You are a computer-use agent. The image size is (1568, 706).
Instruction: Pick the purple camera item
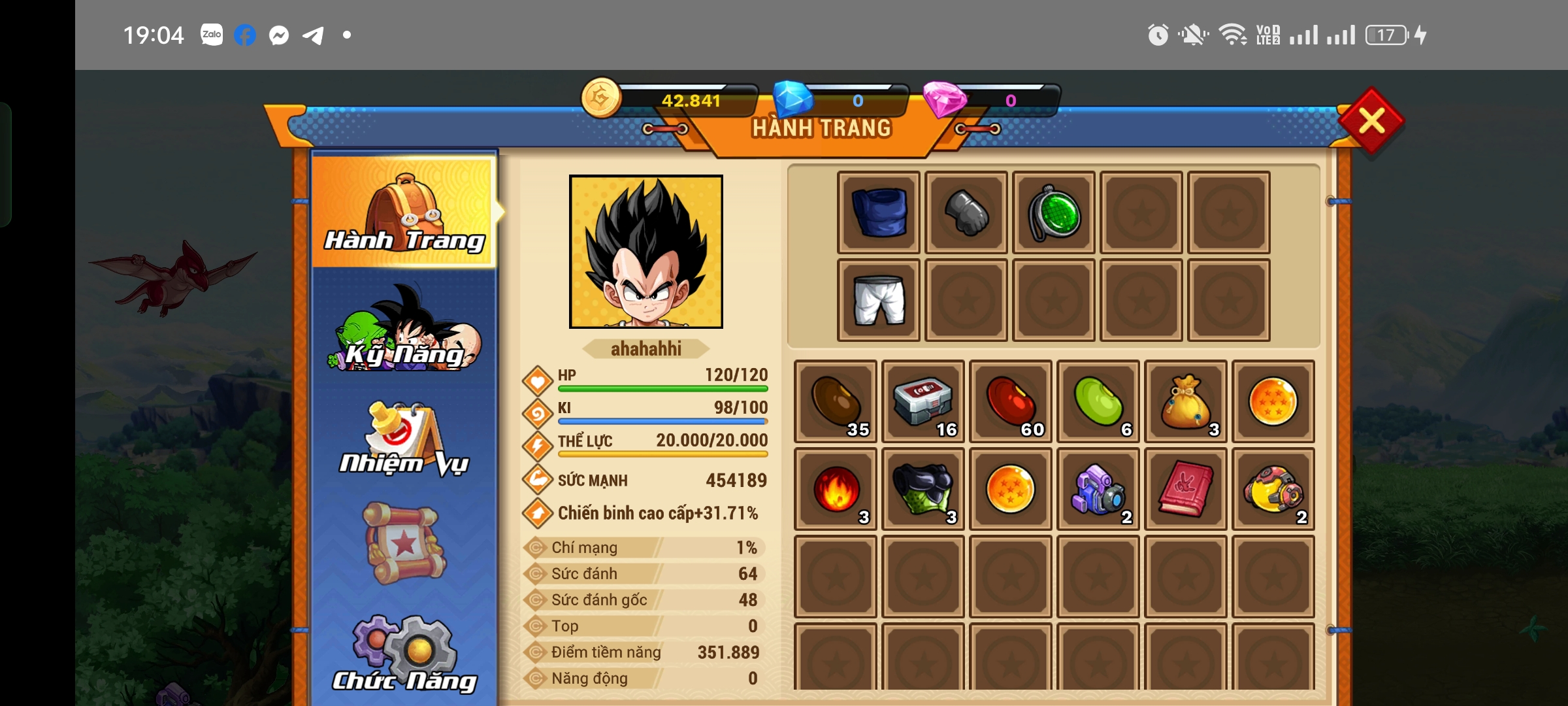click(x=1098, y=489)
